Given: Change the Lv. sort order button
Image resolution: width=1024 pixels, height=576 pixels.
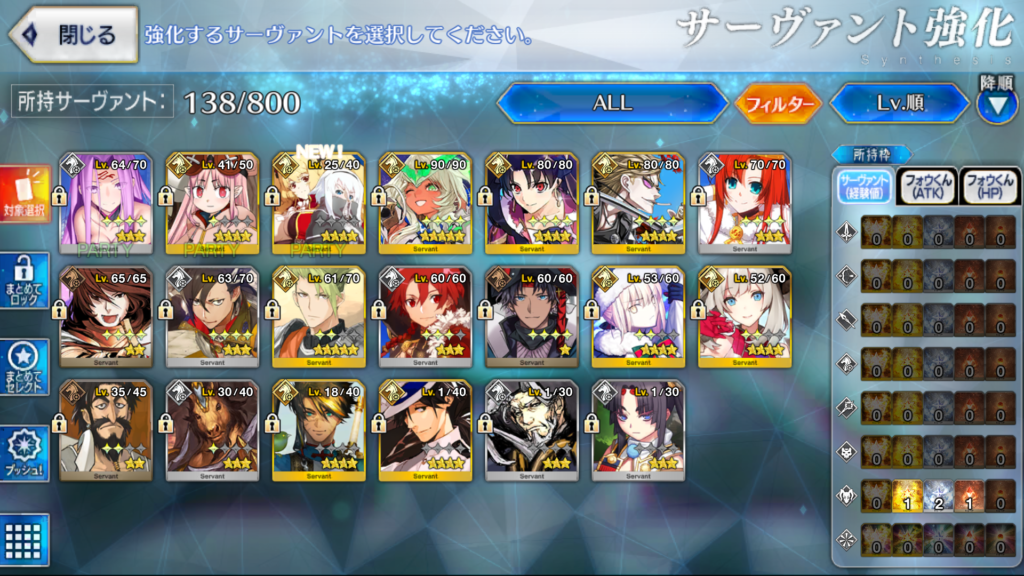Looking at the screenshot, I should coord(898,103).
